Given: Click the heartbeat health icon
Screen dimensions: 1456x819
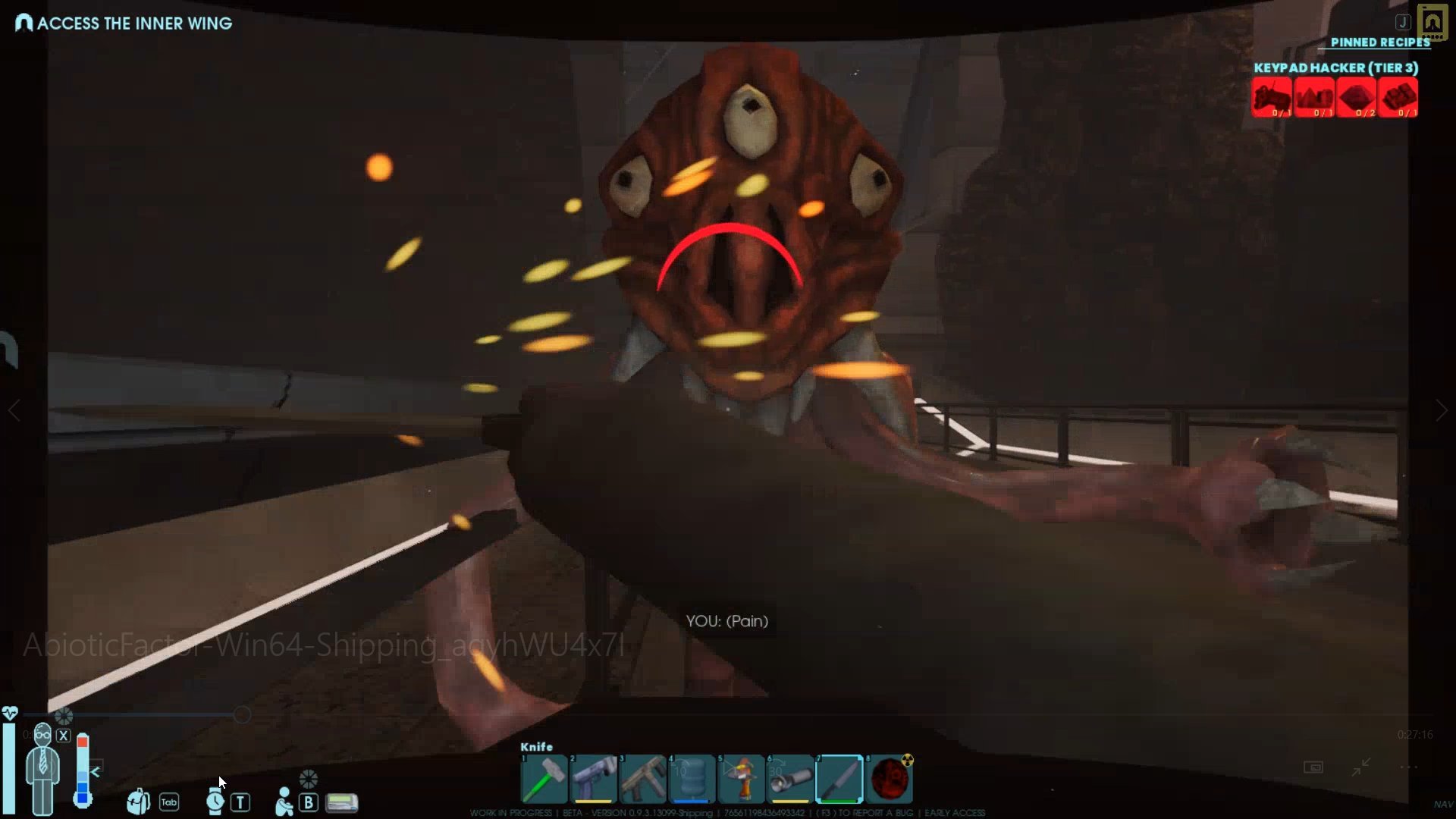Looking at the screenshot, I should point(10,713).
